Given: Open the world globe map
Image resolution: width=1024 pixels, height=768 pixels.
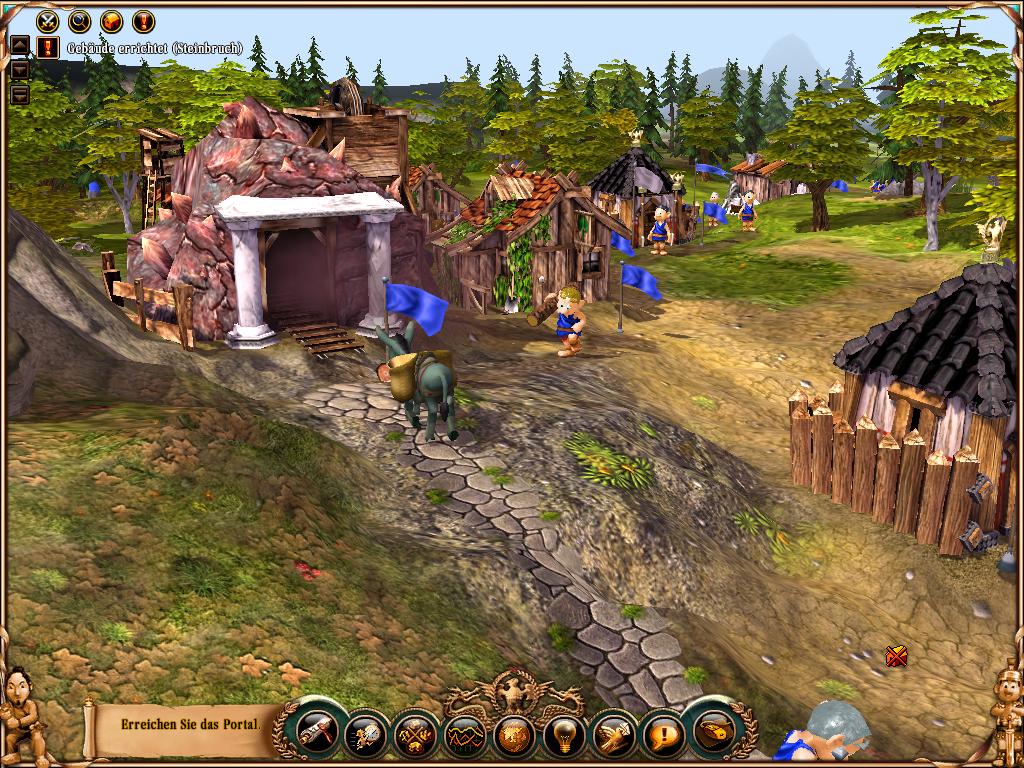Looking at the screenshot, I should (514, 735).
